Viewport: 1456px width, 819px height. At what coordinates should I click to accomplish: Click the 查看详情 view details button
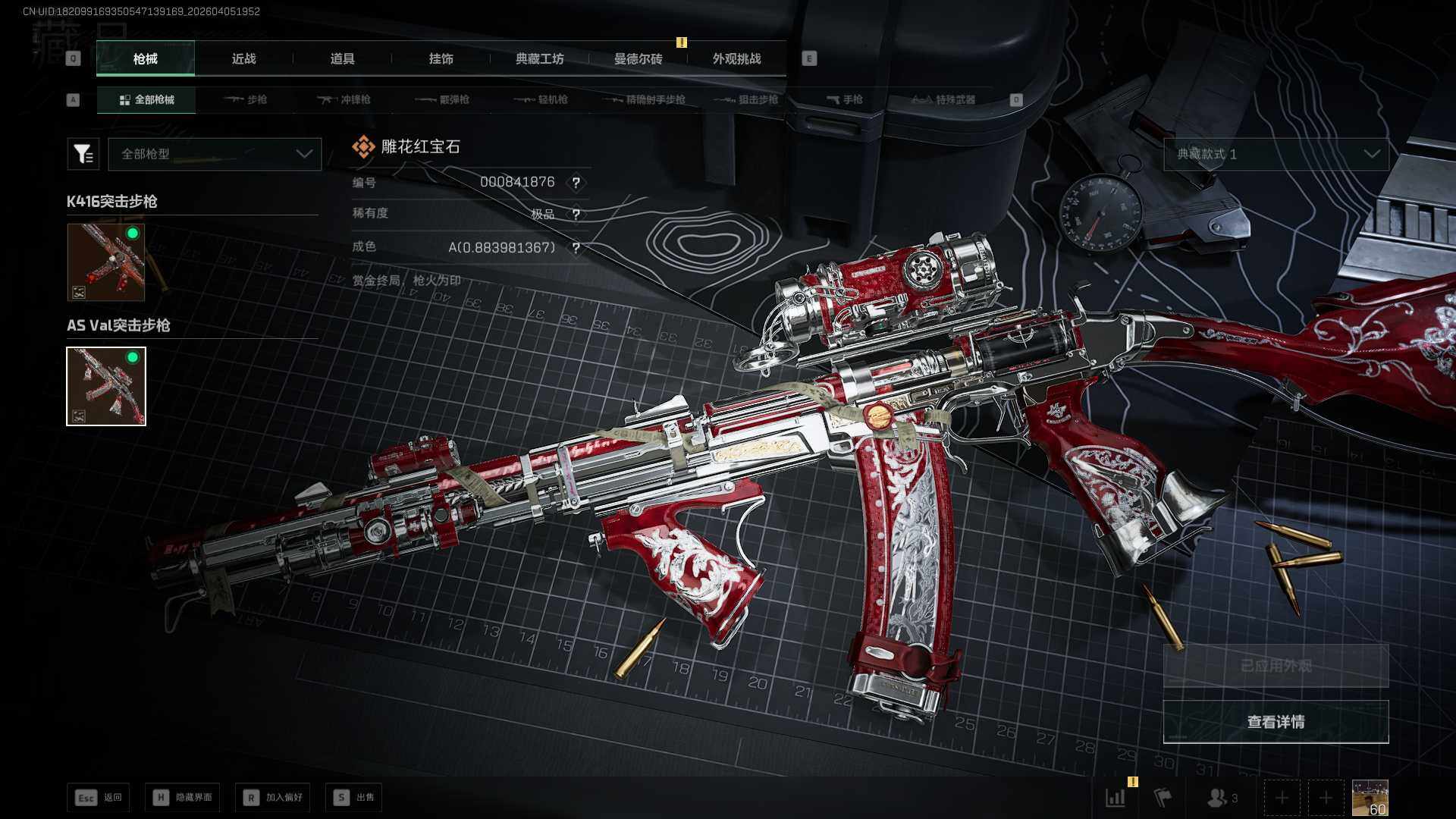point(1276,722)
